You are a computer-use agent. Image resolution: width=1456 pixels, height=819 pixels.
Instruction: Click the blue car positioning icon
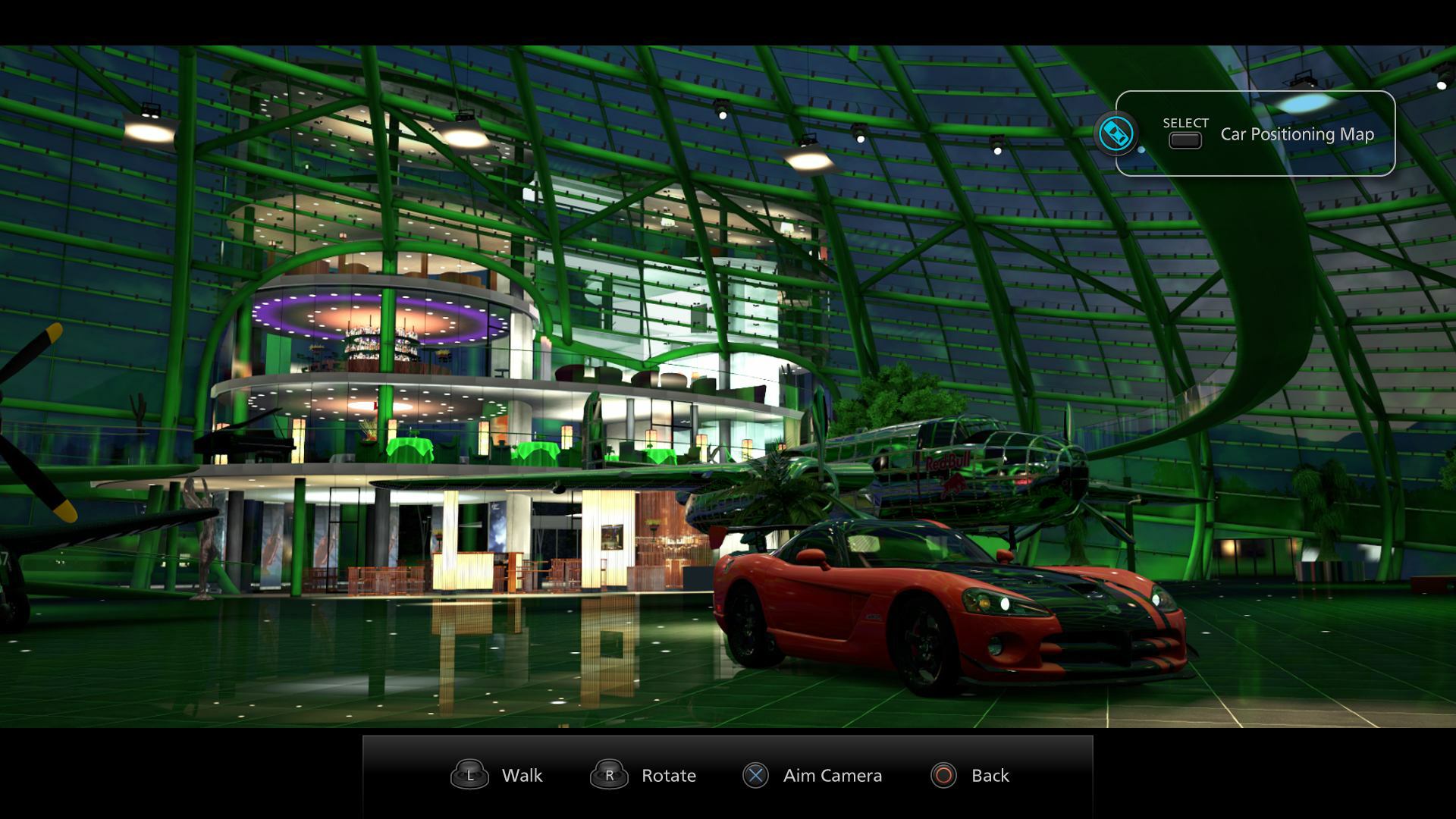[x=1116, y=133]
